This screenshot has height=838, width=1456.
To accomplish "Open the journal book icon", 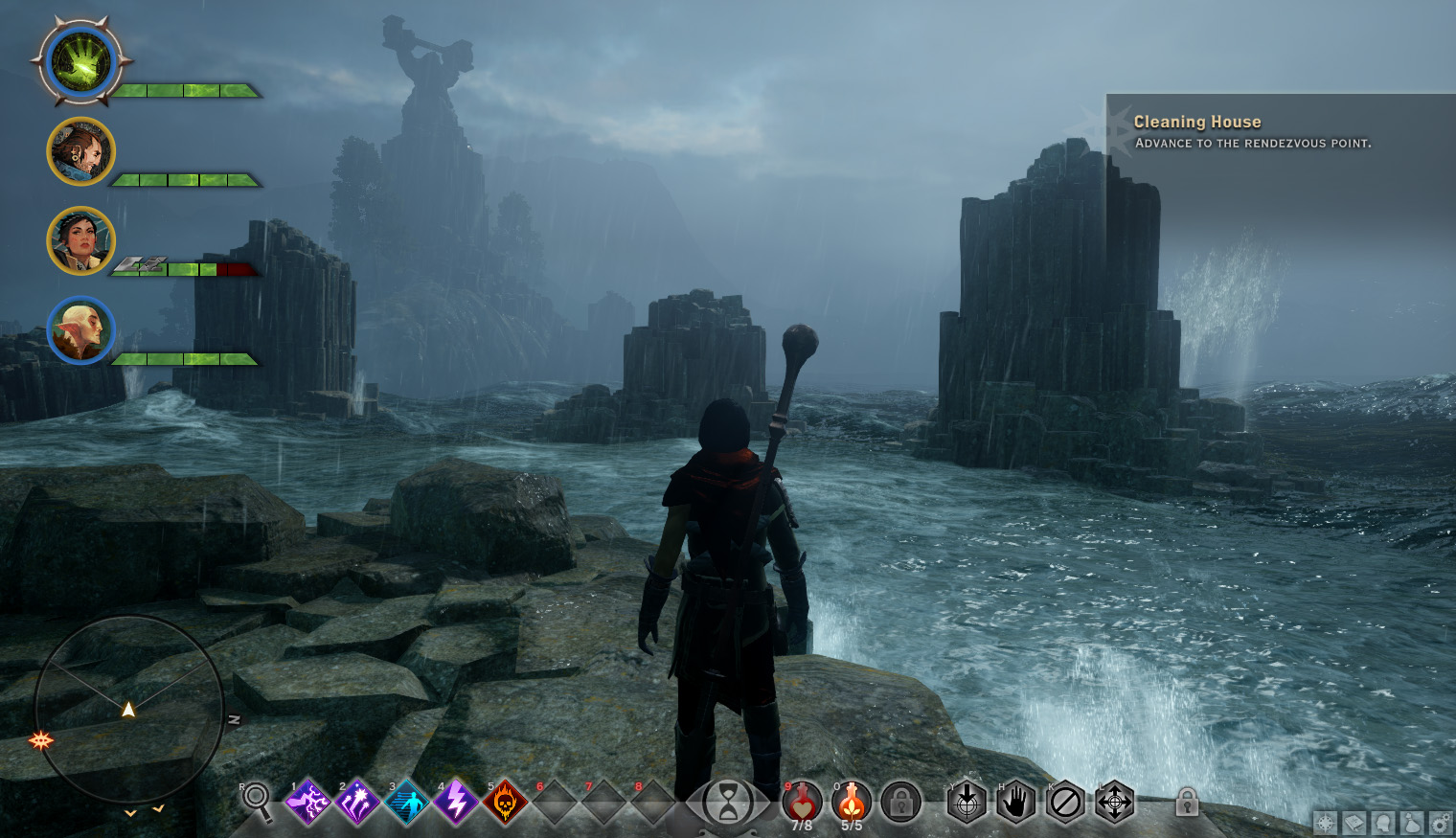I will point(1354,823).
